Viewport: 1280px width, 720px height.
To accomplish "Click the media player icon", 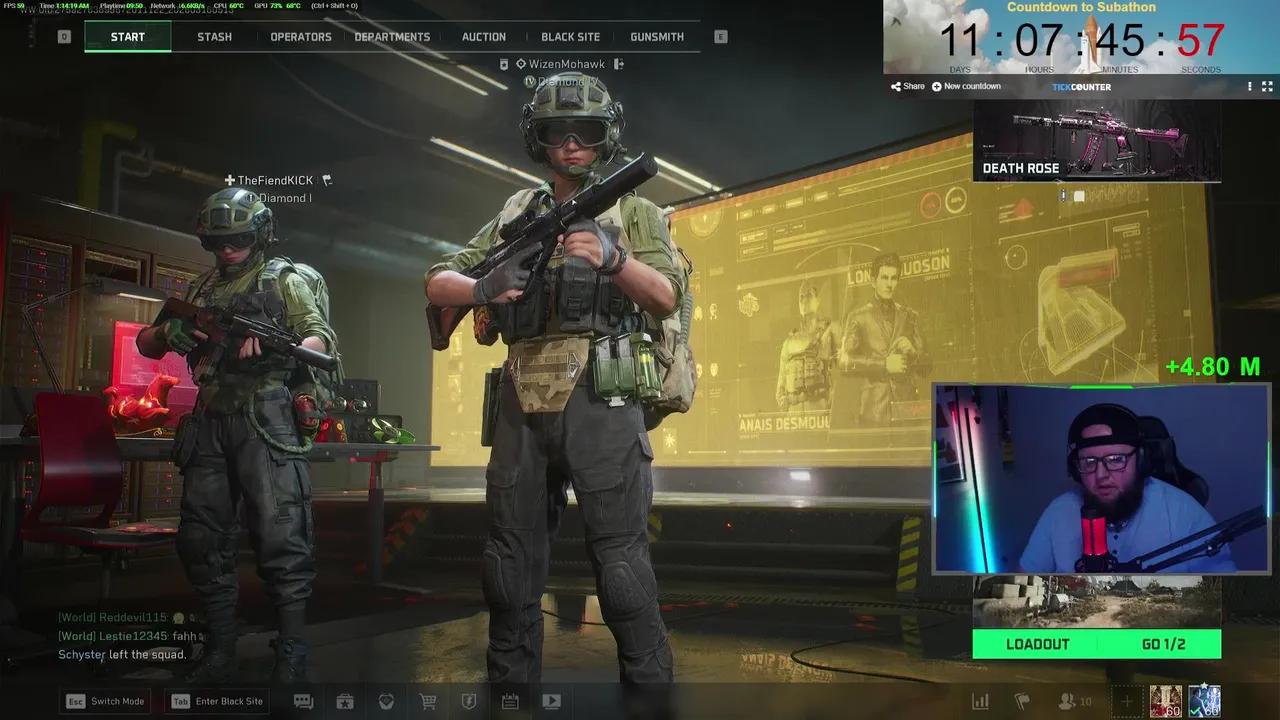I will 551,701.
